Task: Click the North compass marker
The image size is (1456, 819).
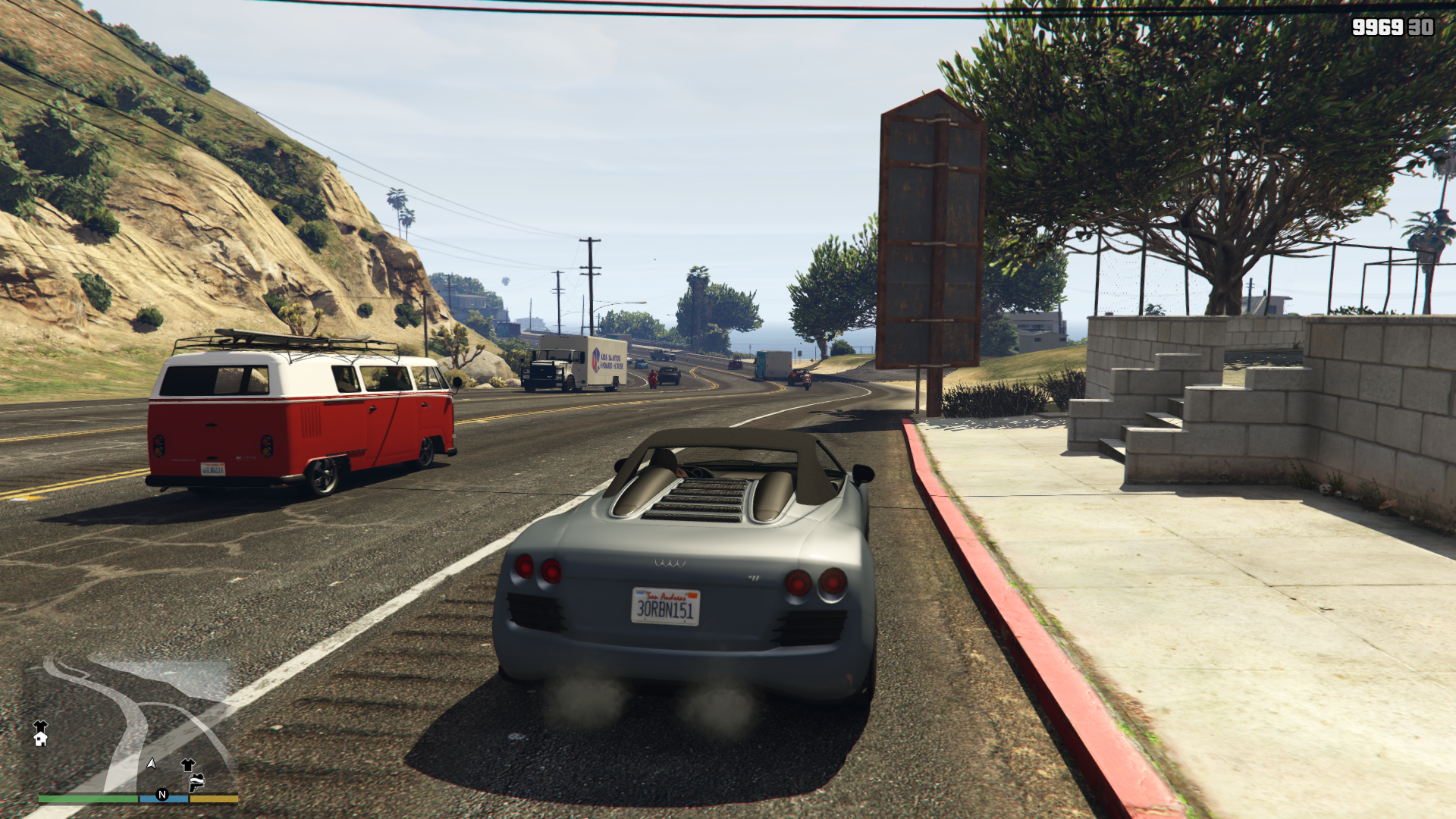Action: 162,795
